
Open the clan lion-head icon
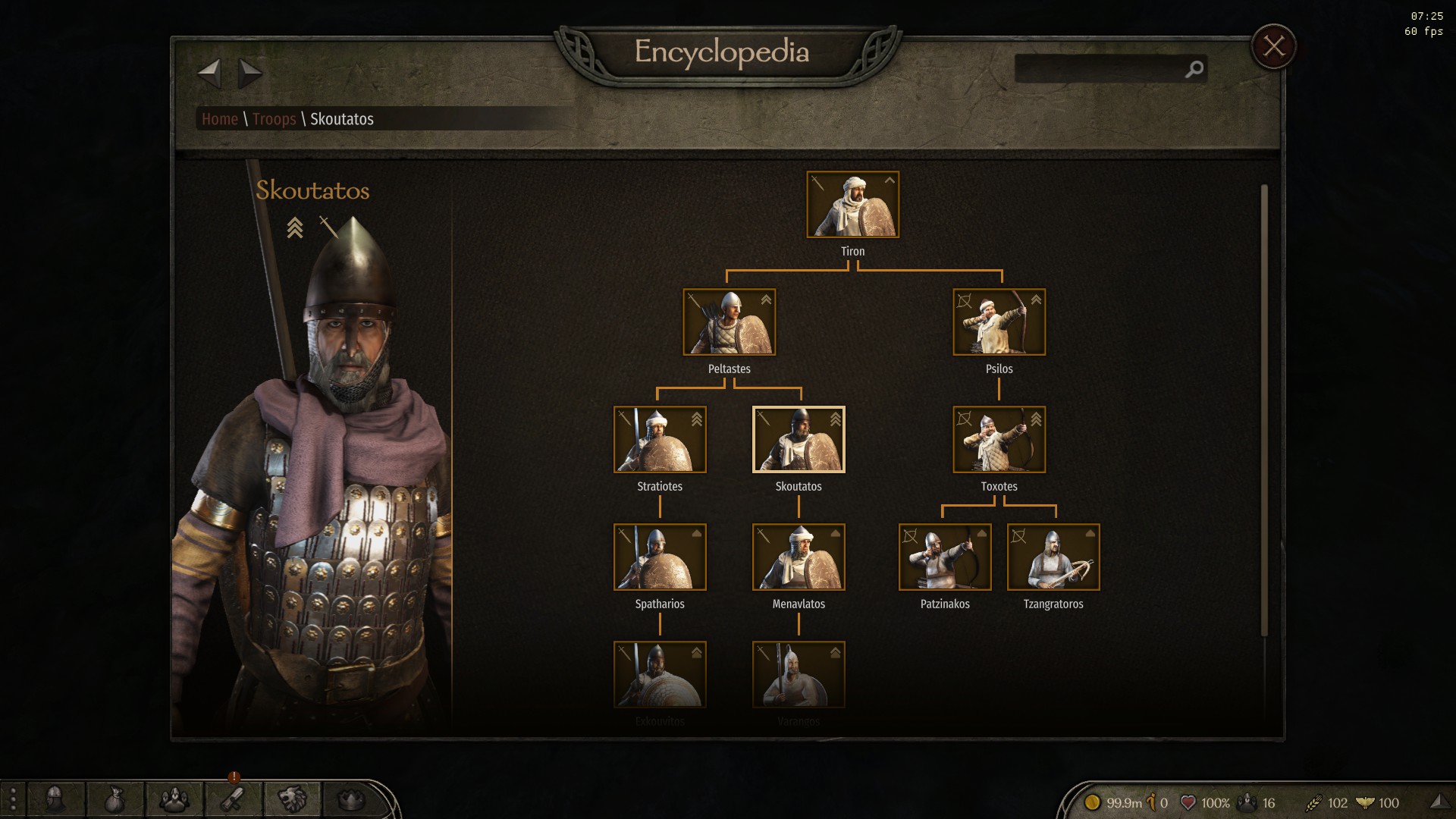tap(292, 799)
